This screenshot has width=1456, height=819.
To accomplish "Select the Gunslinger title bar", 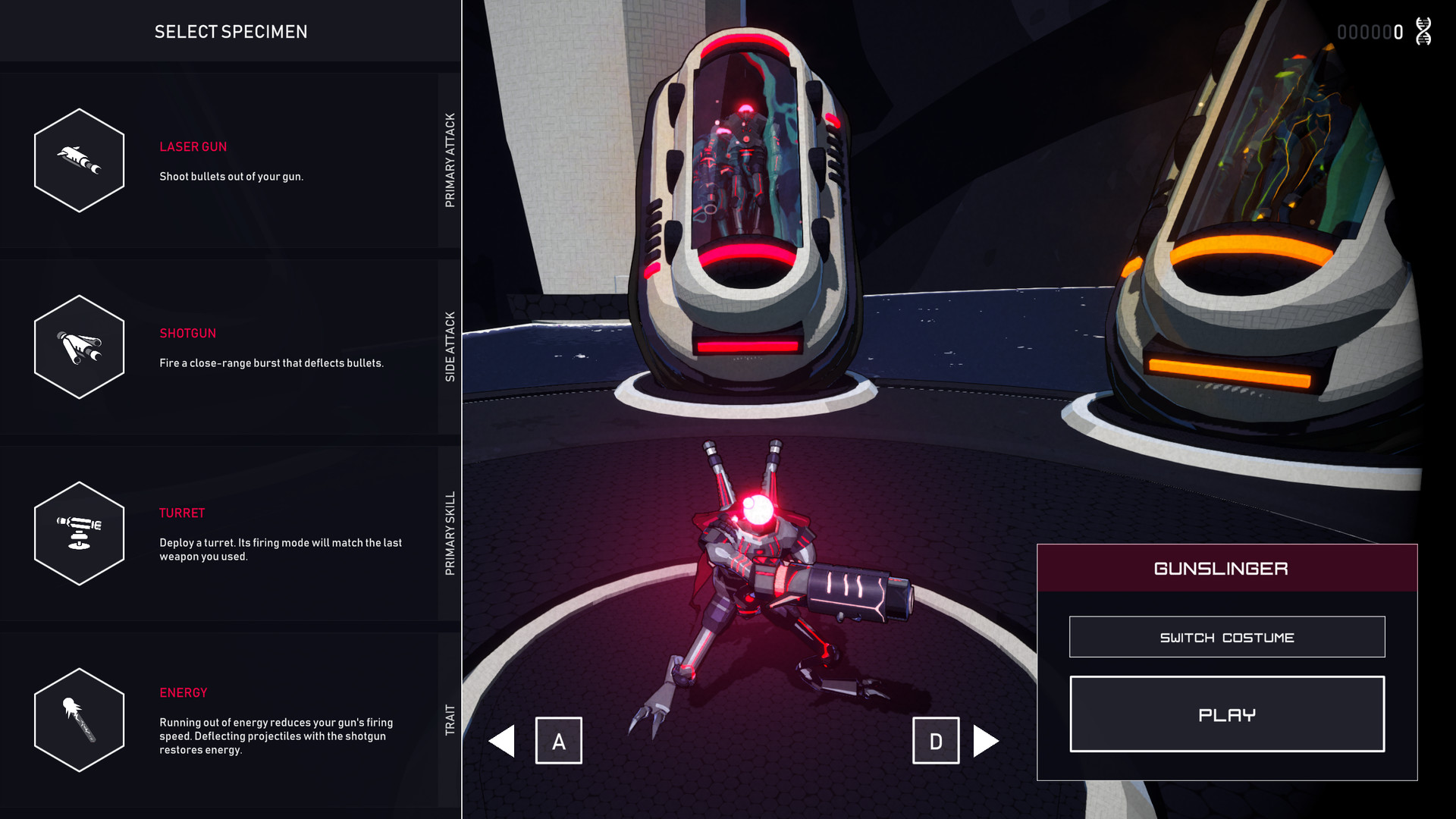I will click(1226, 568).
